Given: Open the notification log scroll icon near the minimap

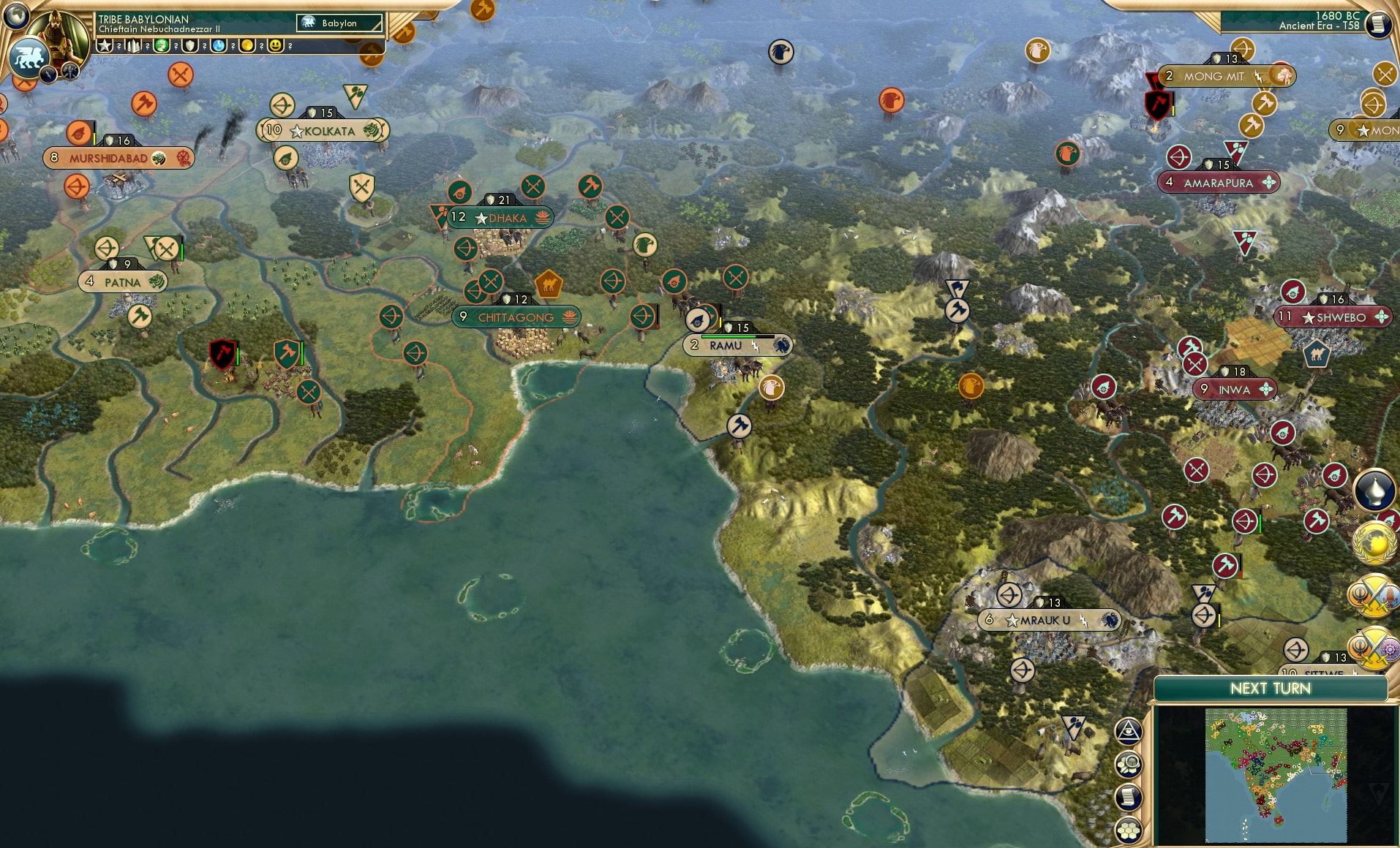Looking at the screenshot, I should tap(1129, 797).
